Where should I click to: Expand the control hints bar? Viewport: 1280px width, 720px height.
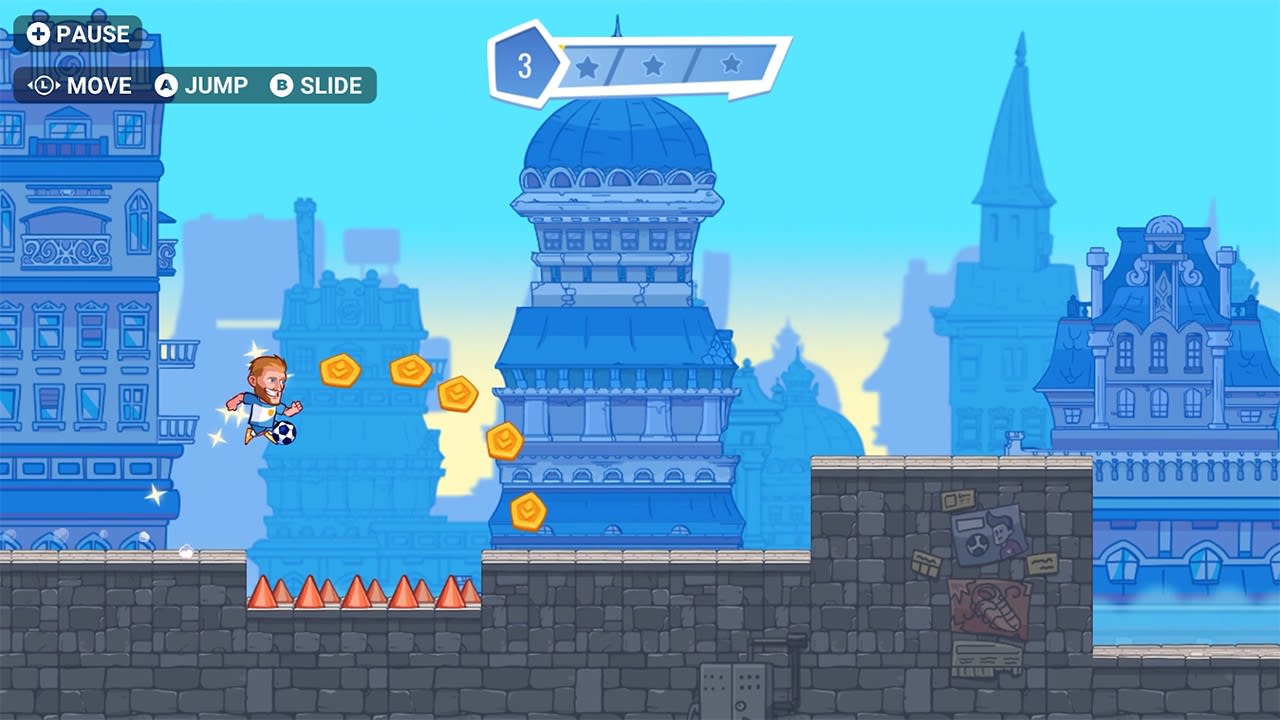pos(195,85)
